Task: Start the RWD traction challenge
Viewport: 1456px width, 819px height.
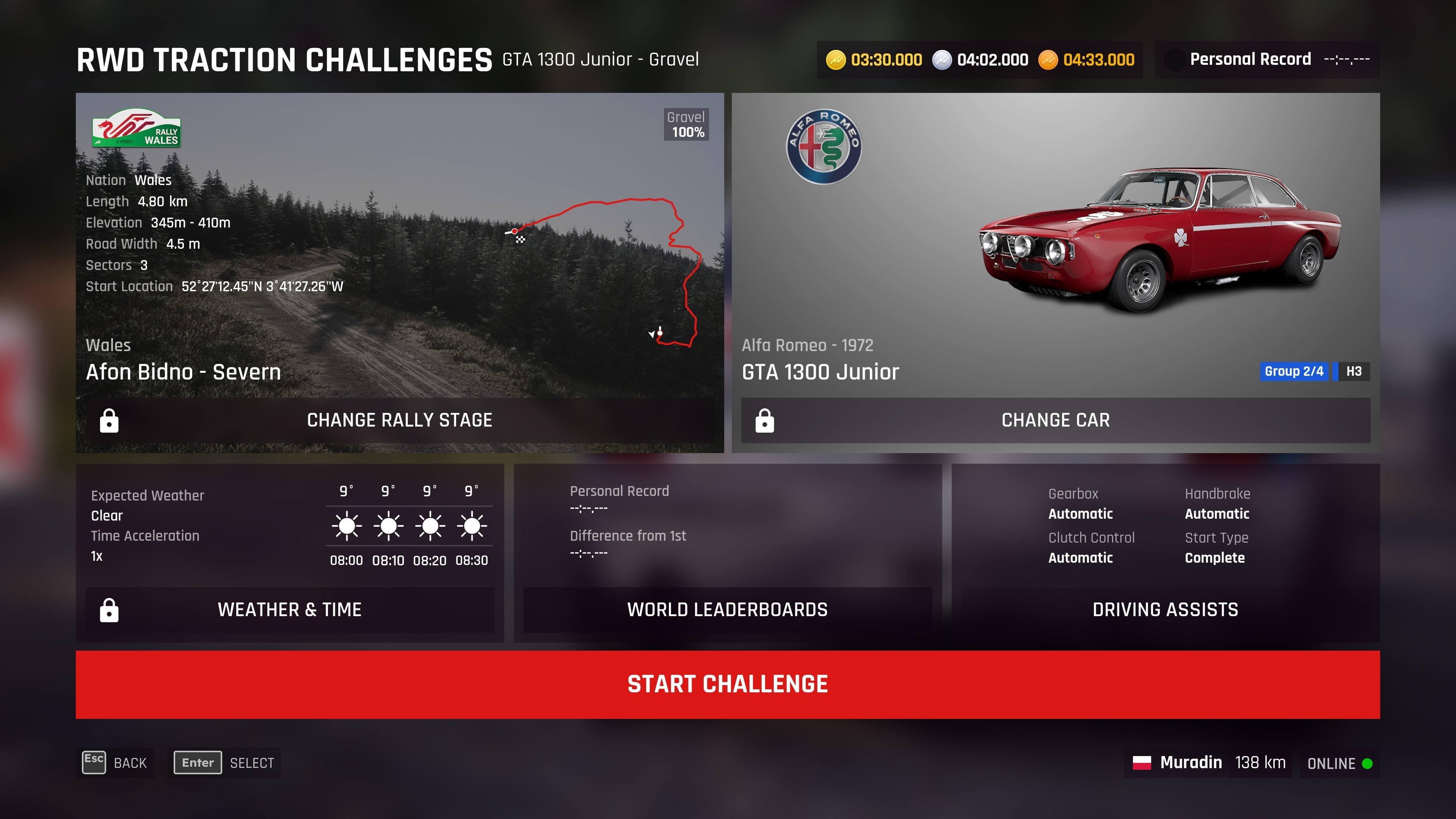Action: pos(728,684)
